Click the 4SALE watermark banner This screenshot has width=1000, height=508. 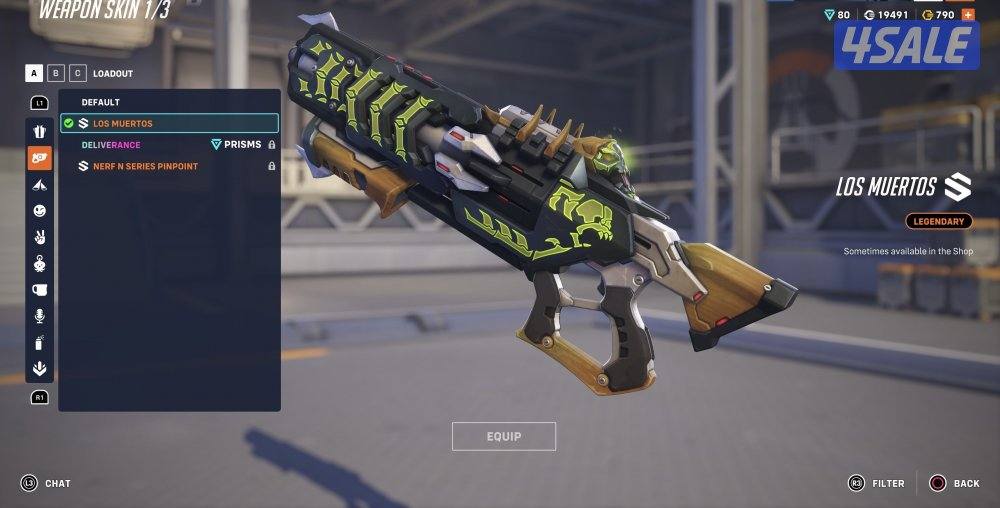pos(907,45)
